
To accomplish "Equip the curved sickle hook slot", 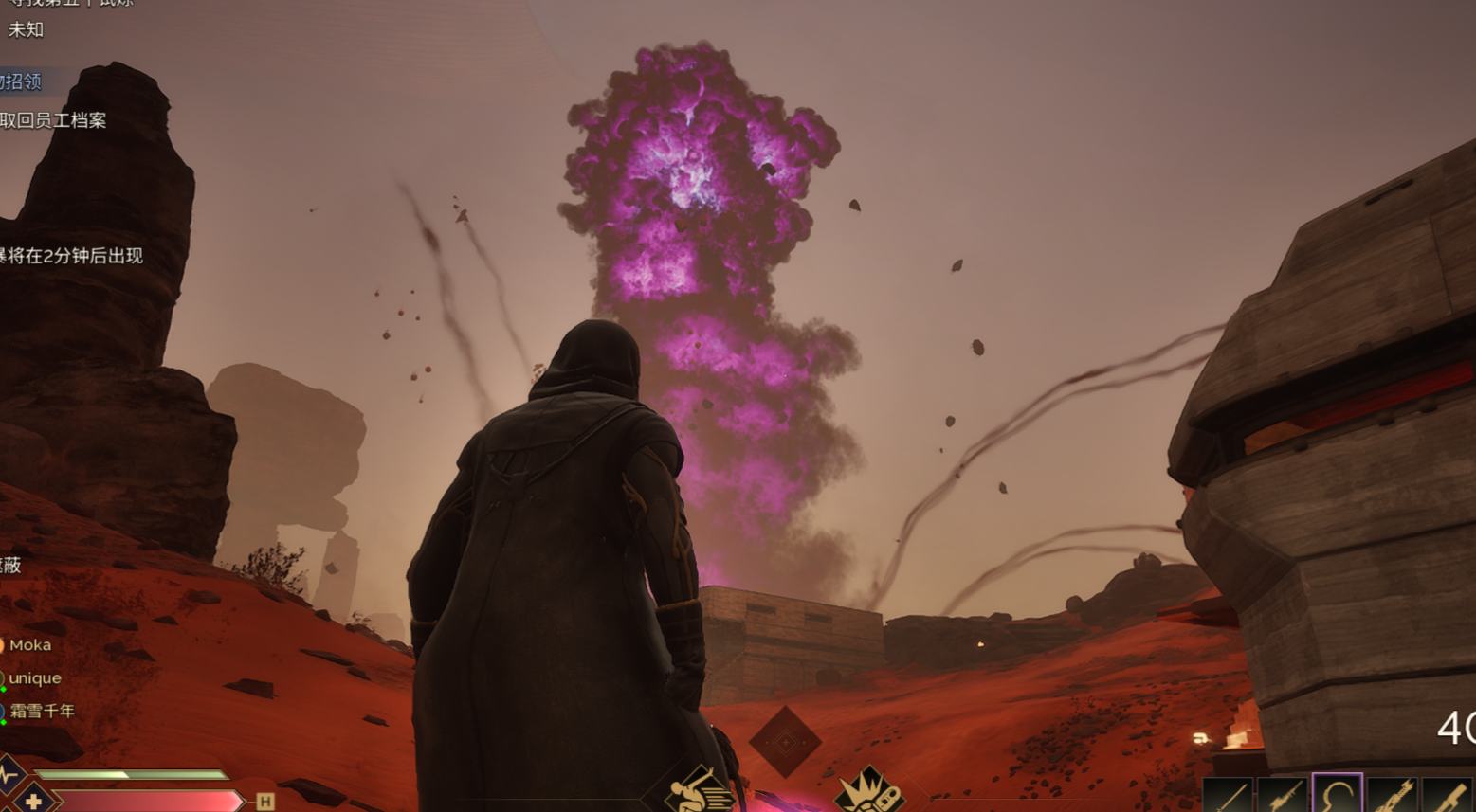I will 1337,795.
